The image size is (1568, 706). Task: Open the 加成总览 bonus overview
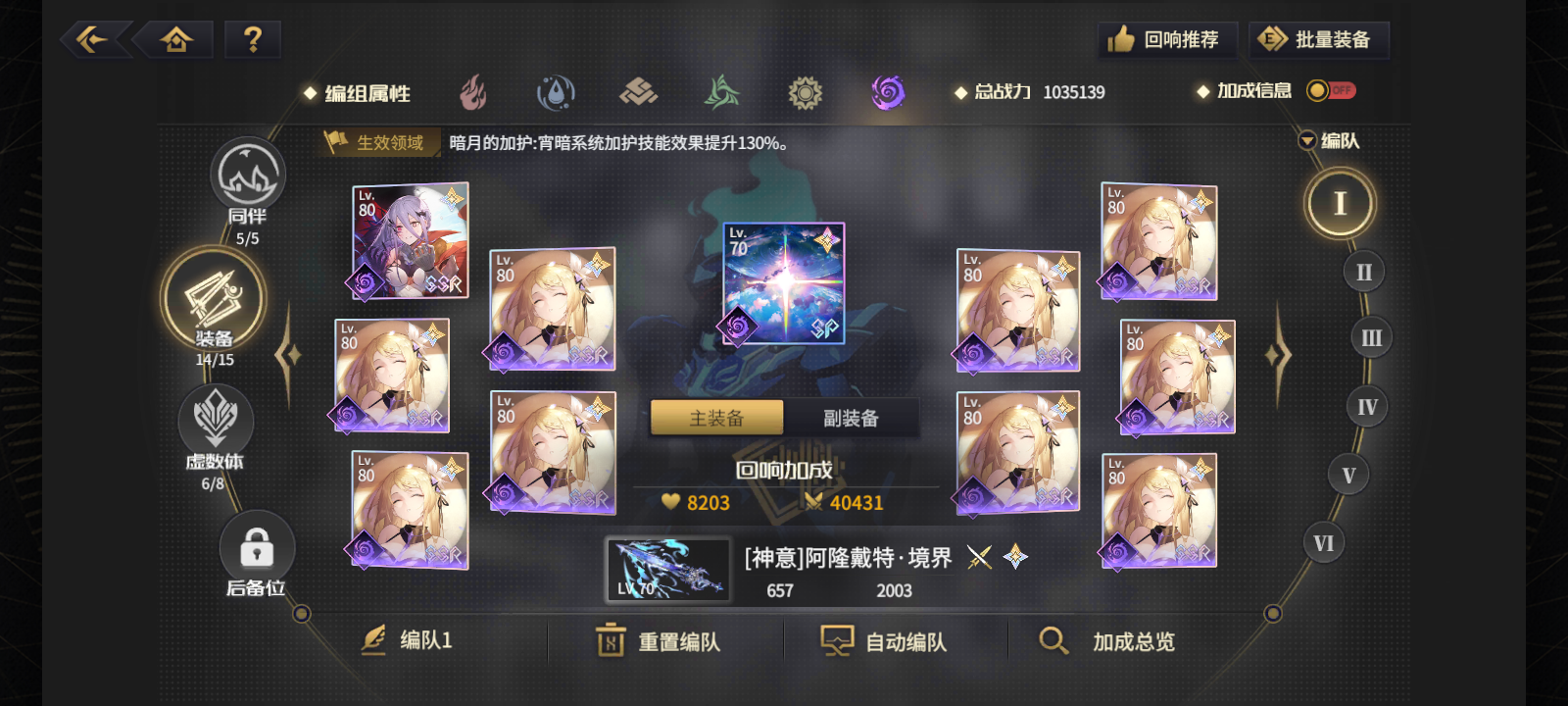[1106, 641]
